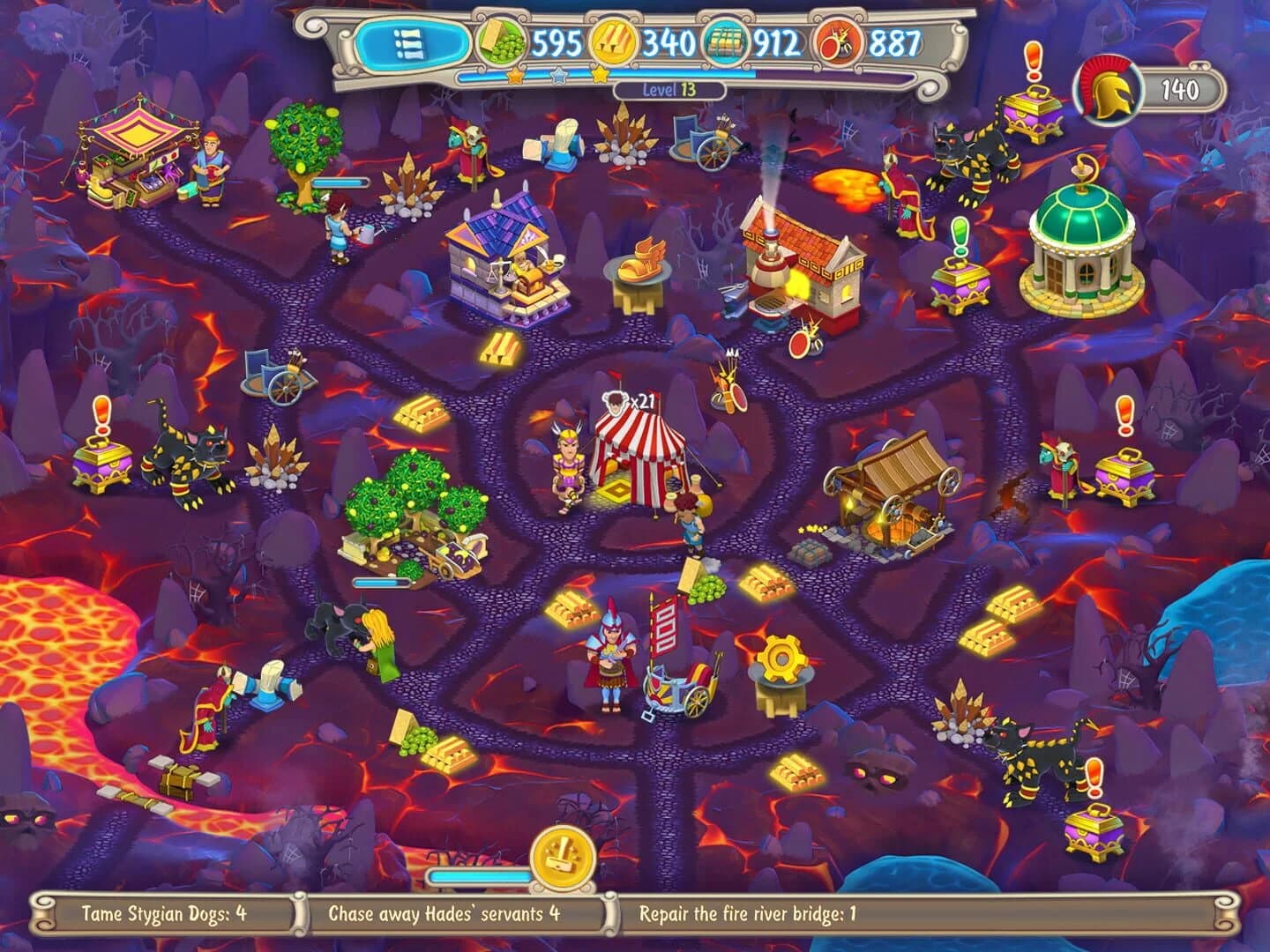Click the Spartan helmet worker counter showing 140
The image size is (1270, 952).
point(1105,86)
